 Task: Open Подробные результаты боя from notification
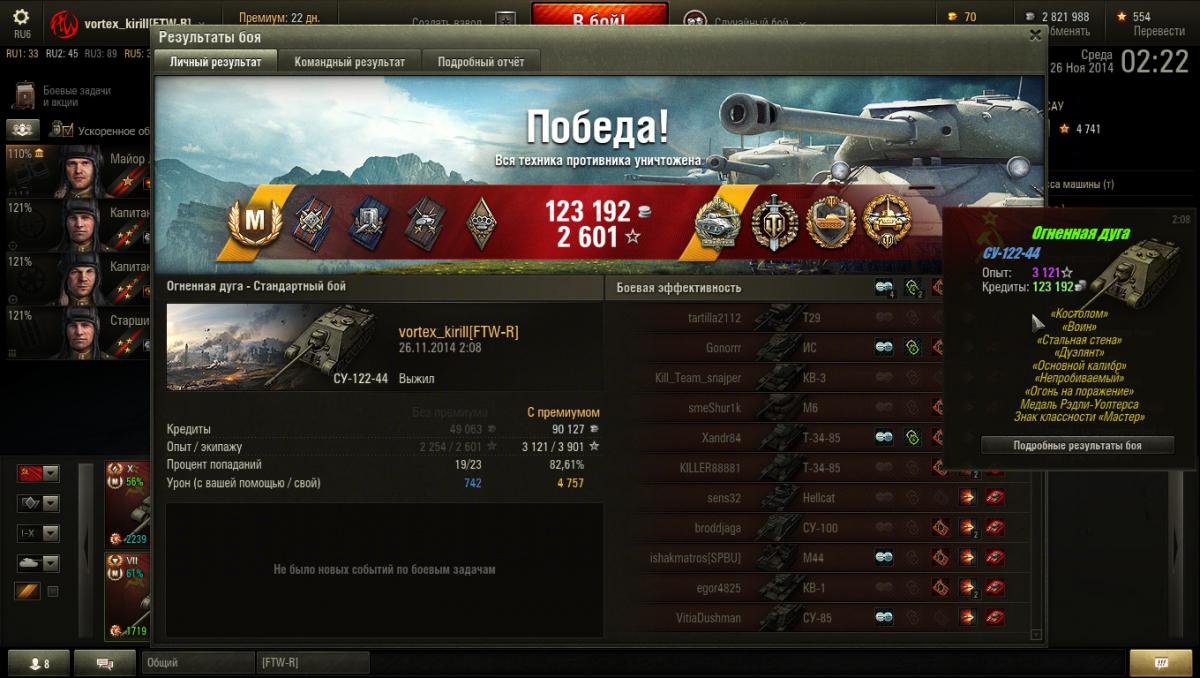pyautogui.click(x=1077, y=445)
